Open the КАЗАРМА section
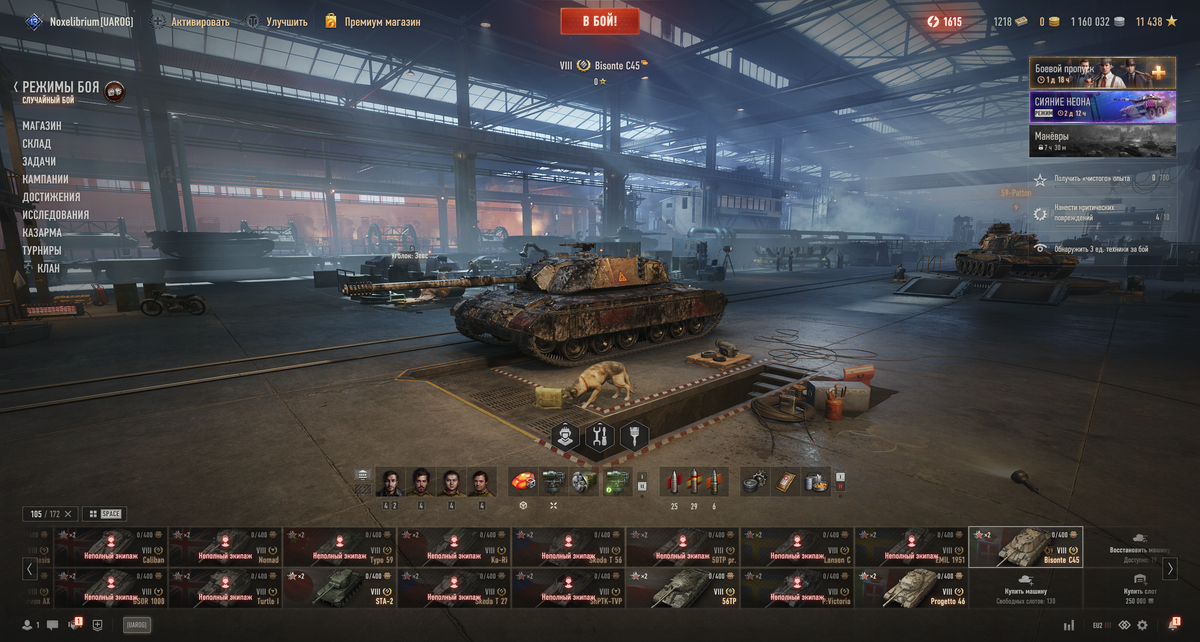The height and width of the screenshot is (642, 1200). (x=42, y=233)
